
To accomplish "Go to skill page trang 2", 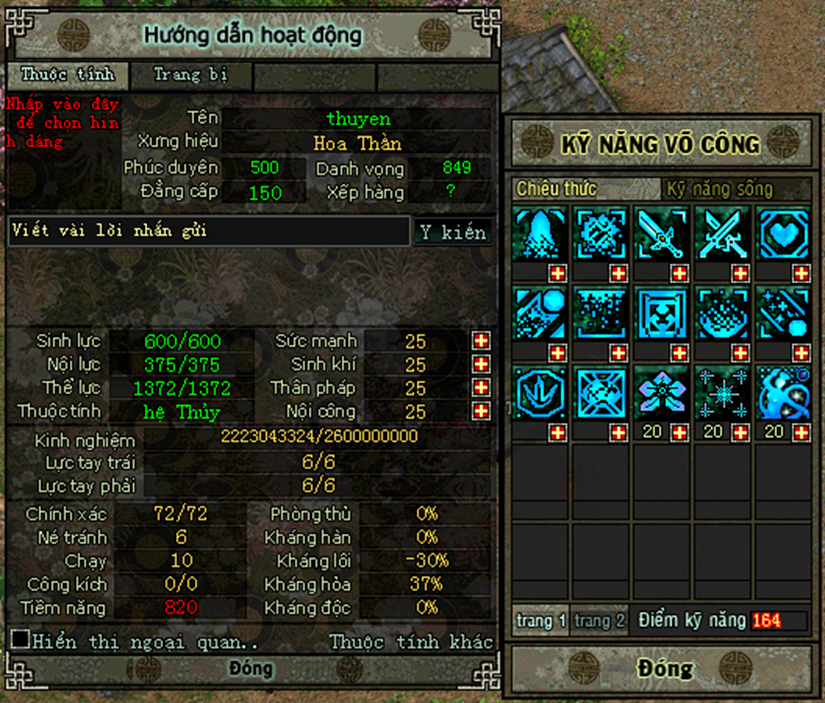I will pos(600,620).
